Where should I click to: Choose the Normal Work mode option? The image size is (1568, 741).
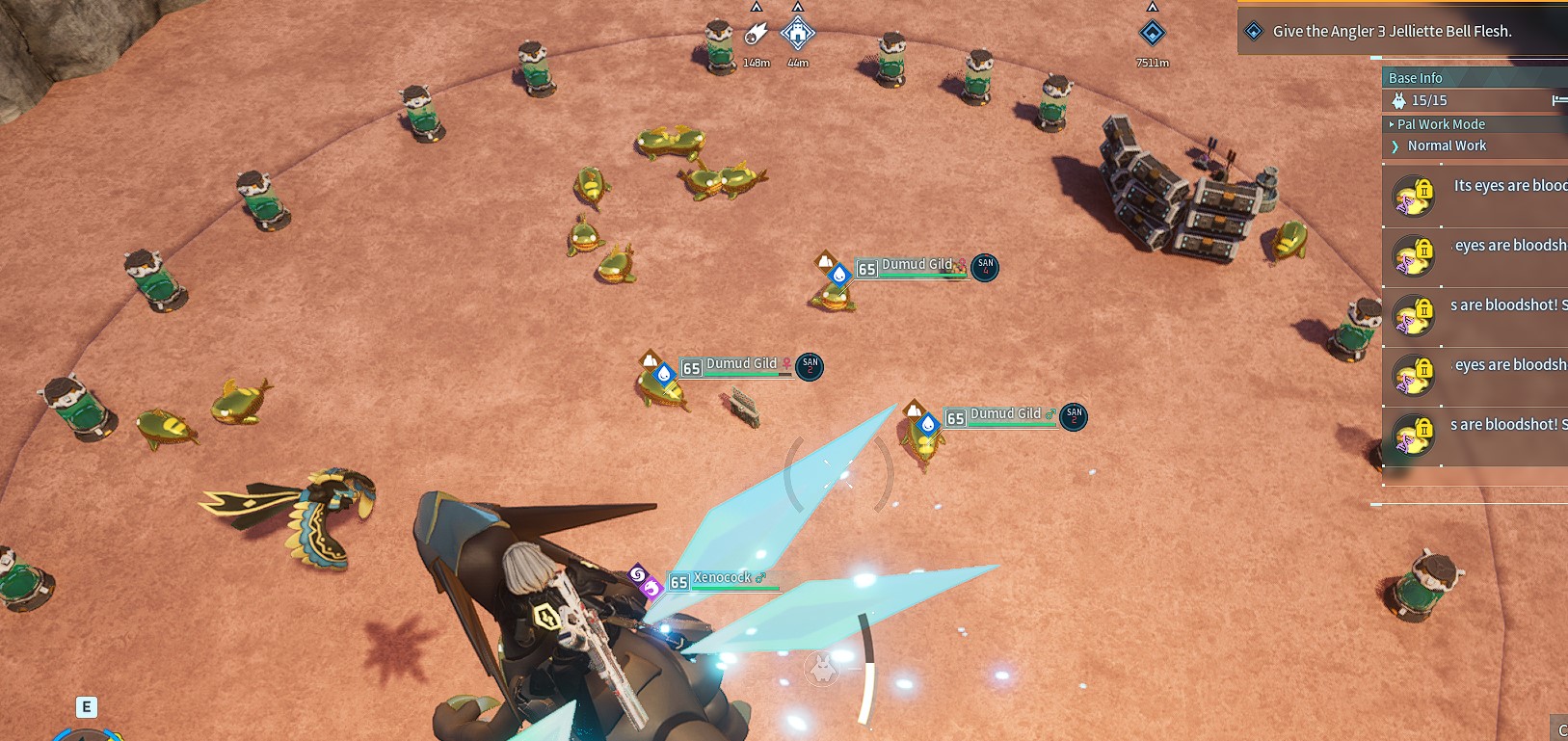click(1447, 146)
